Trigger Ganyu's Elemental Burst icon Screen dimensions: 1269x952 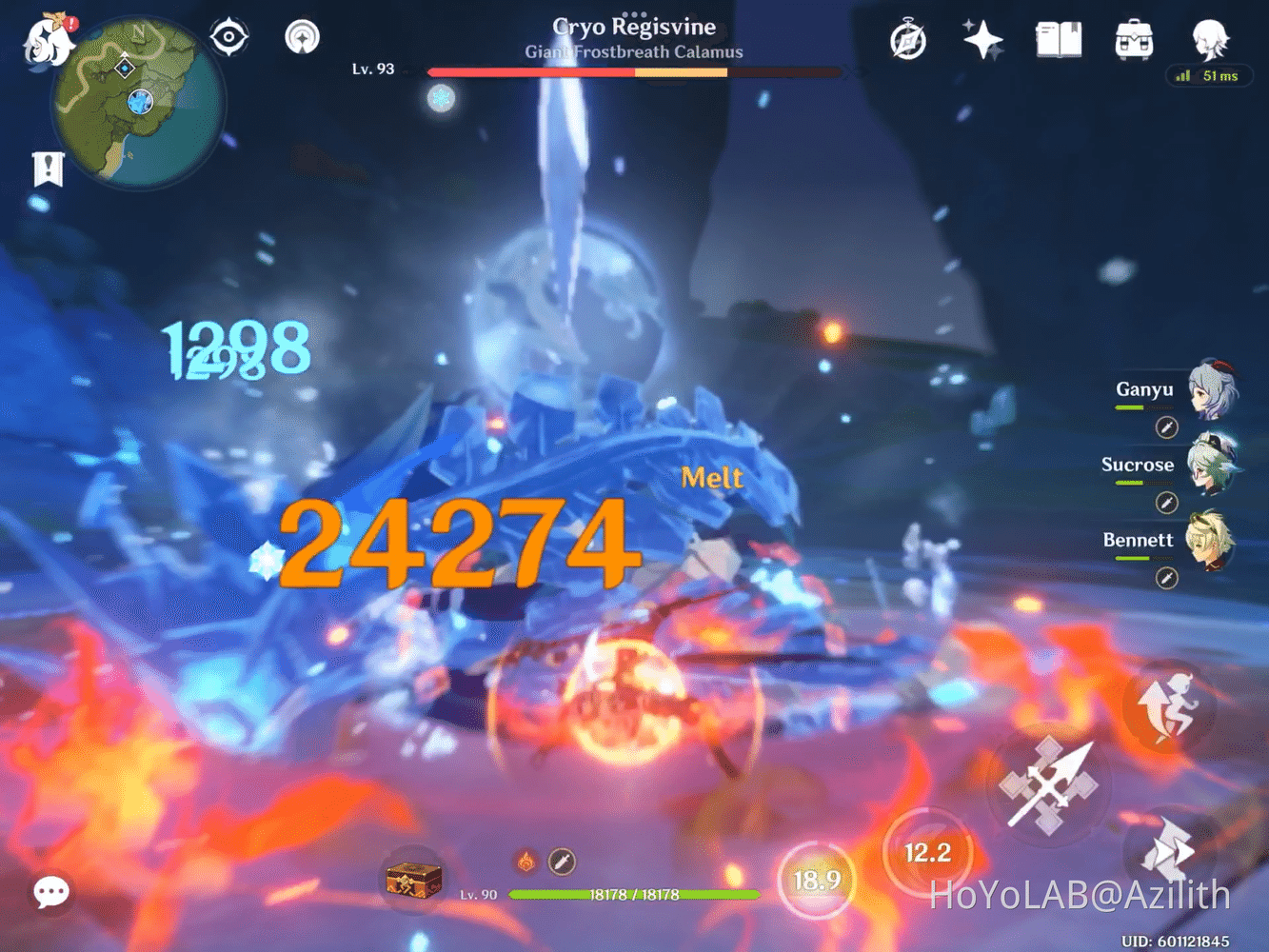(1168, 428)
